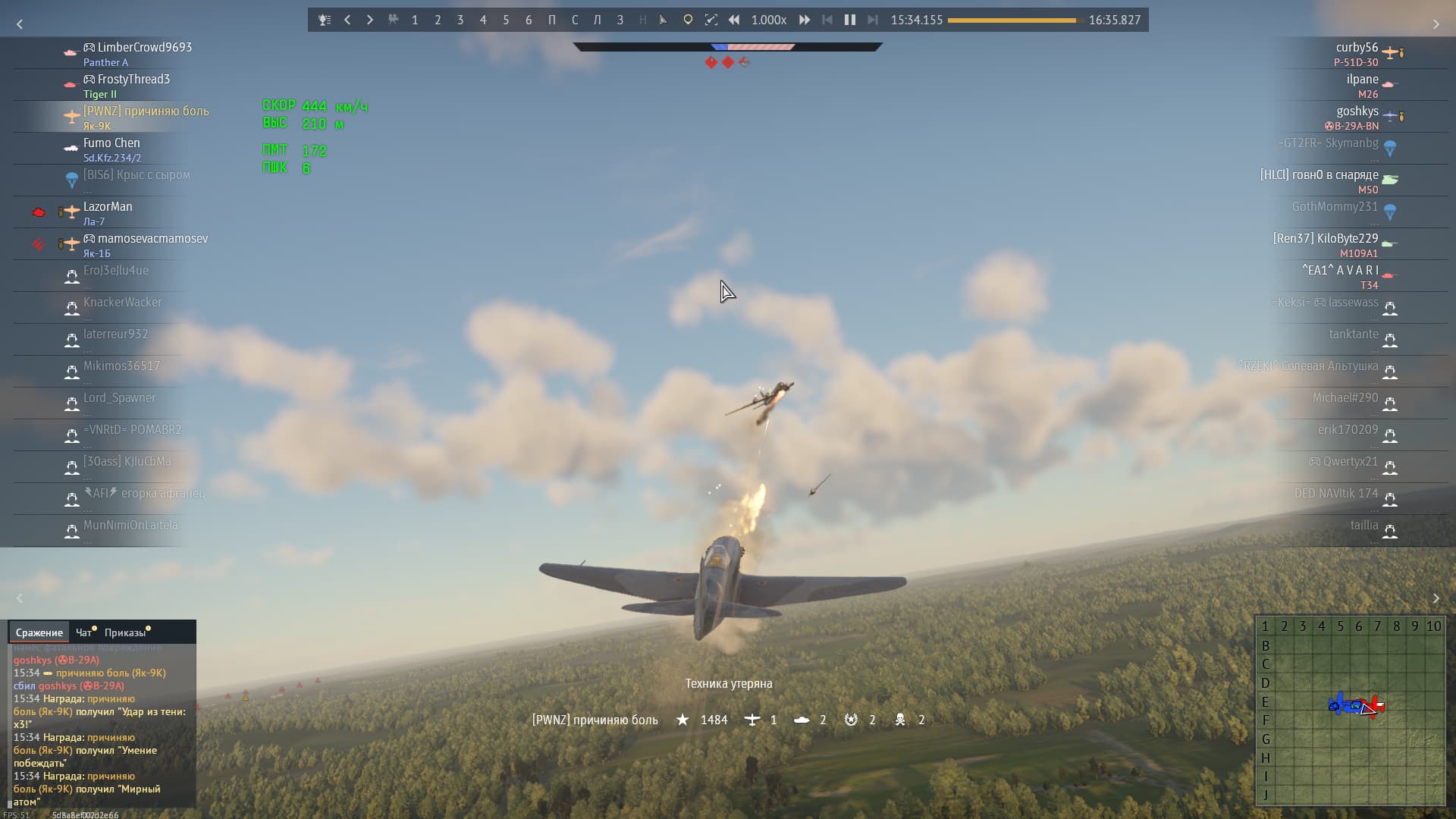Screen dimensions: 1456x819
Task: Select the Сражение battle log tab
Action: tap(39, 632)
